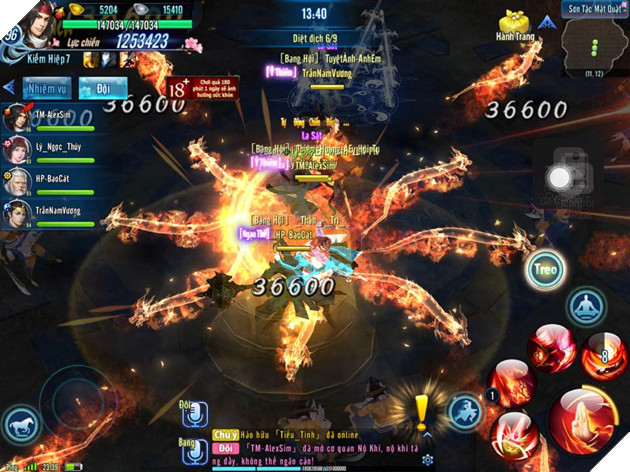Expand the top-right menu arrow
The height and width of the screenshot is (472, 630).
coord(547,21)
